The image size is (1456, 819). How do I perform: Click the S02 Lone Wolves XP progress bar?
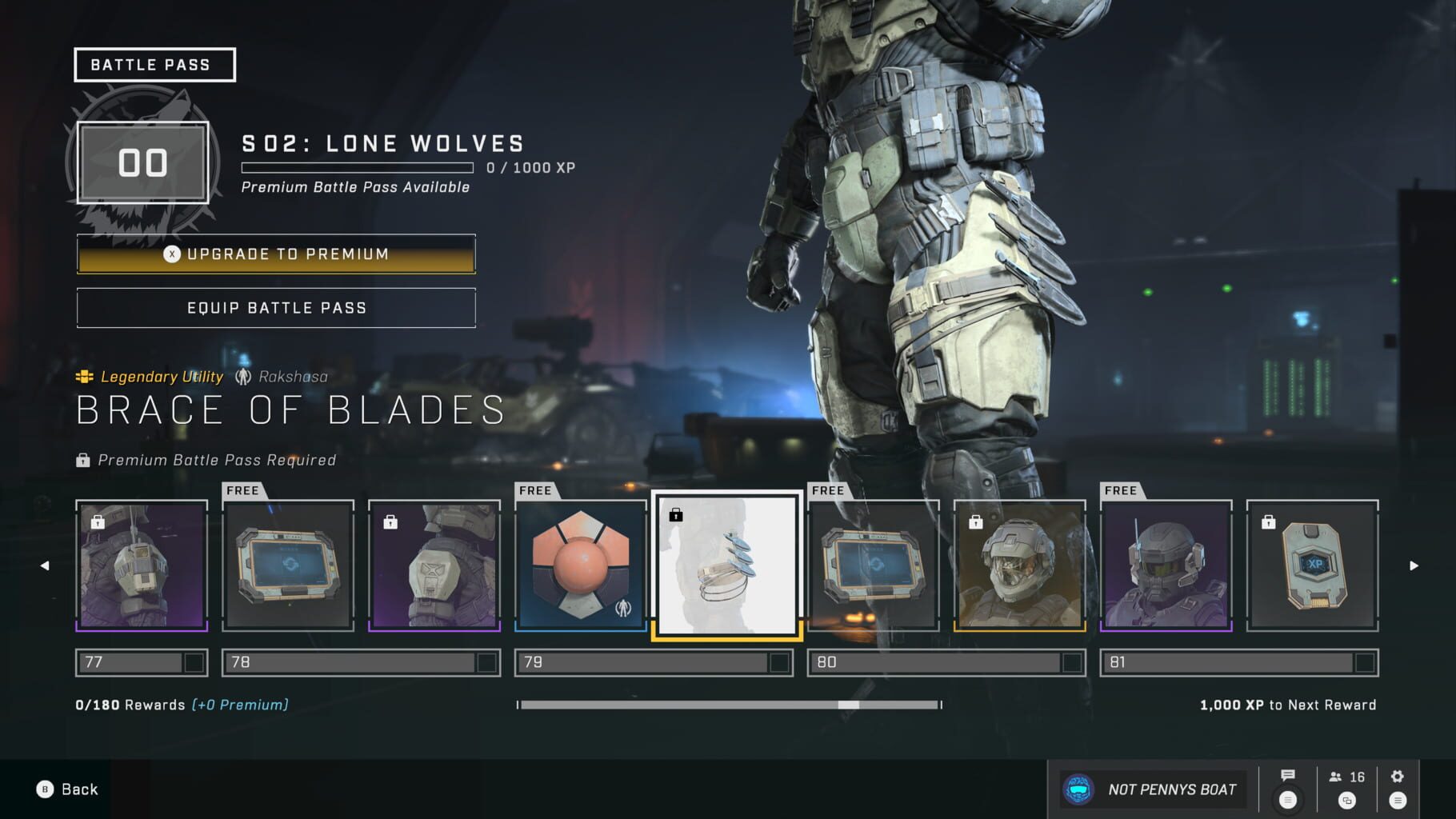tap(357, 168)
